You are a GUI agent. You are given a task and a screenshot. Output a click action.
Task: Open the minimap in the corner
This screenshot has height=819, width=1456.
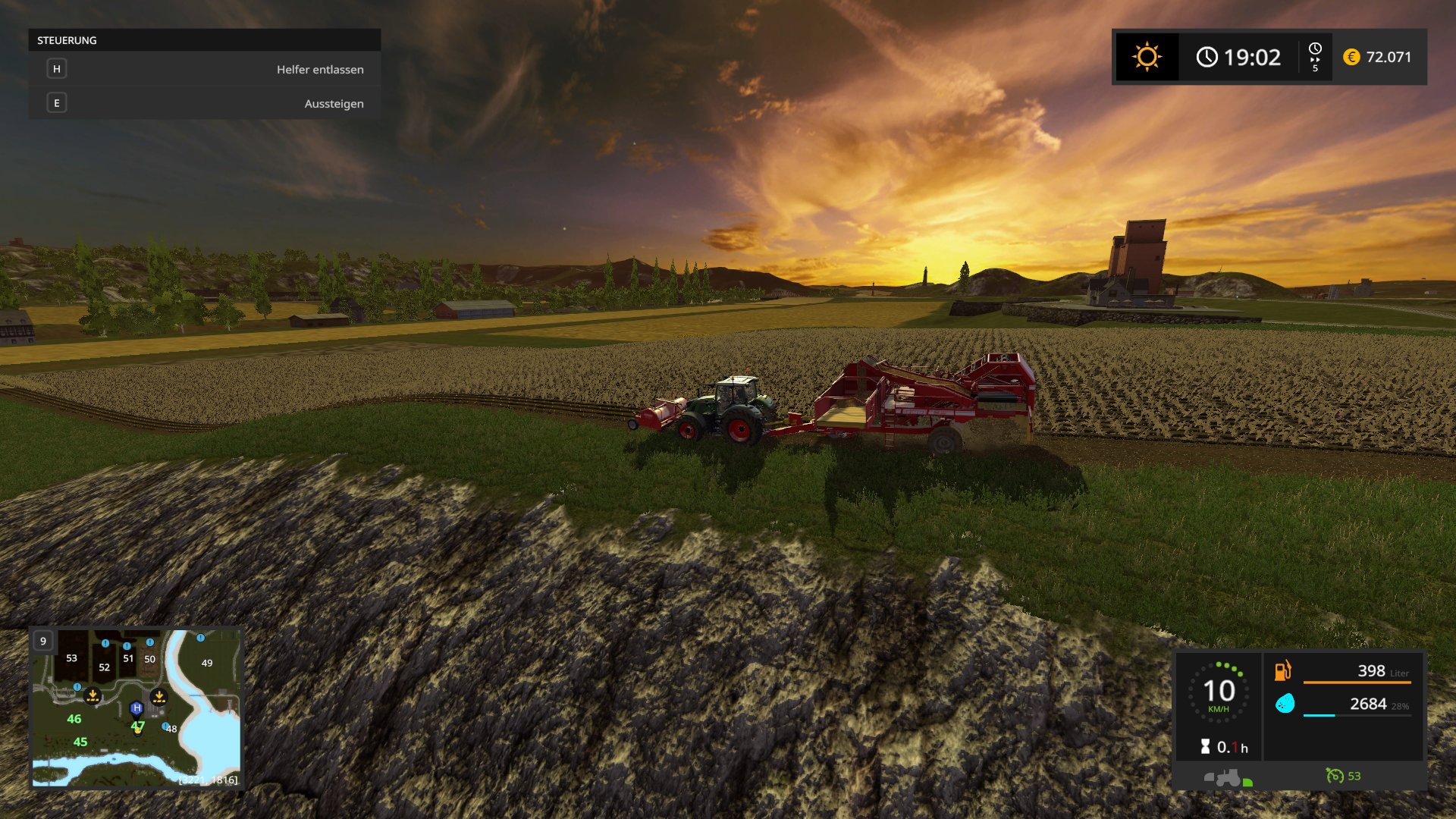[136, 708]
